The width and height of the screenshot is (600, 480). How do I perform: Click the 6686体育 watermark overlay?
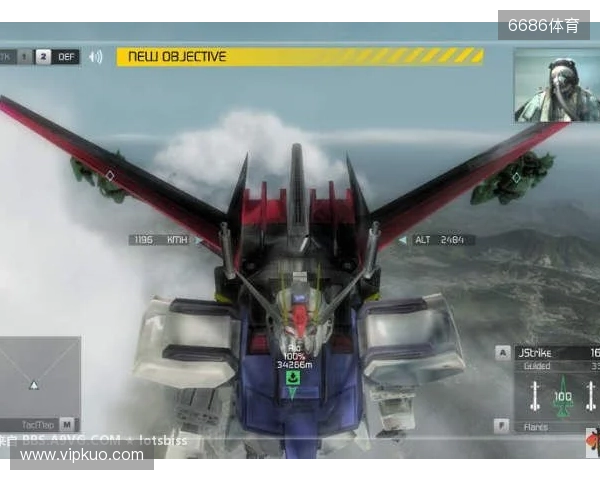(x=543, y=26)
